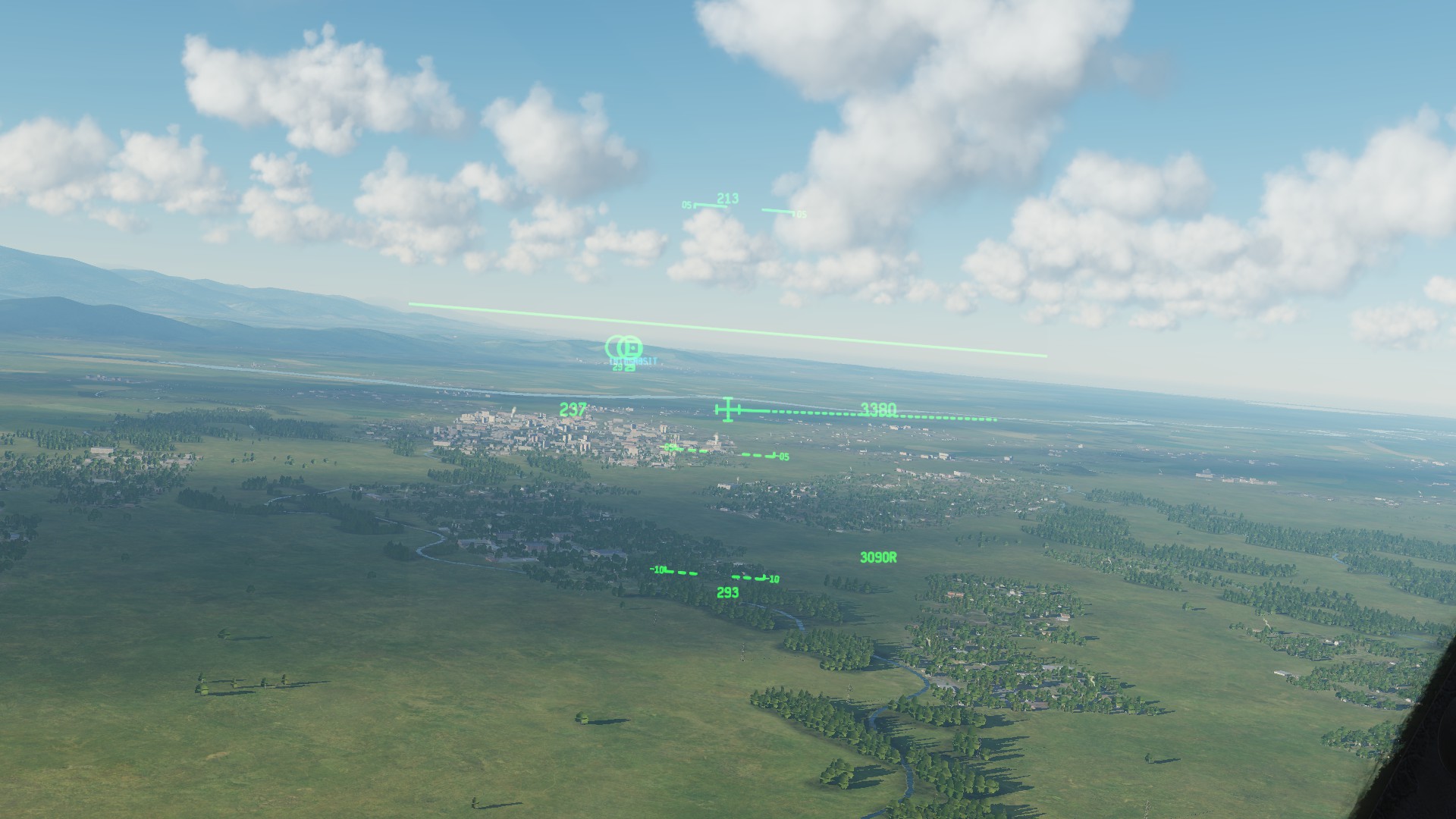Click the heading value 213 on the heading tape
This screenshot has width=1456, height=819.
(x=726, y=198)
